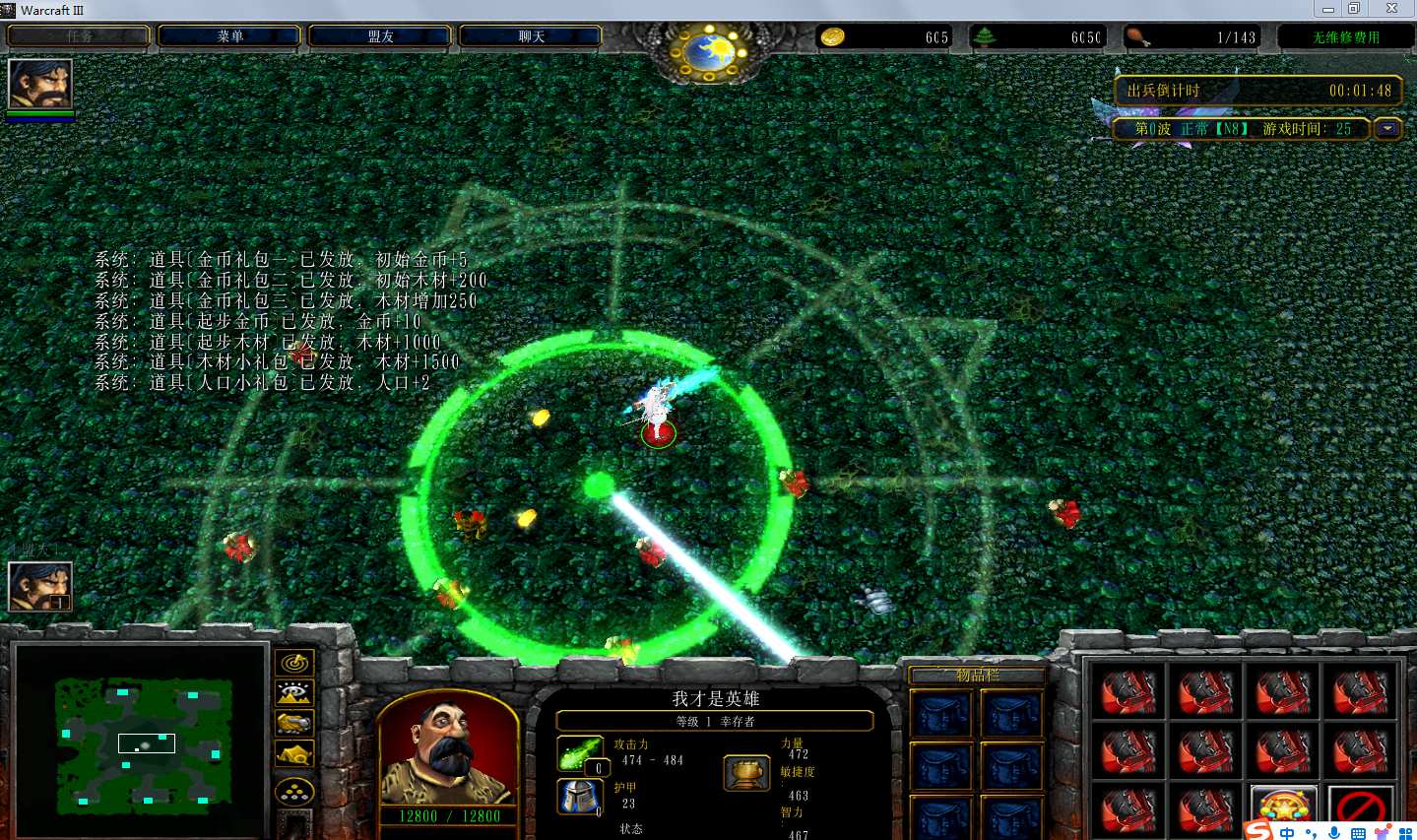Select the hero portrait icon at top-left
1417x840 pixels.
coord(39,85)
